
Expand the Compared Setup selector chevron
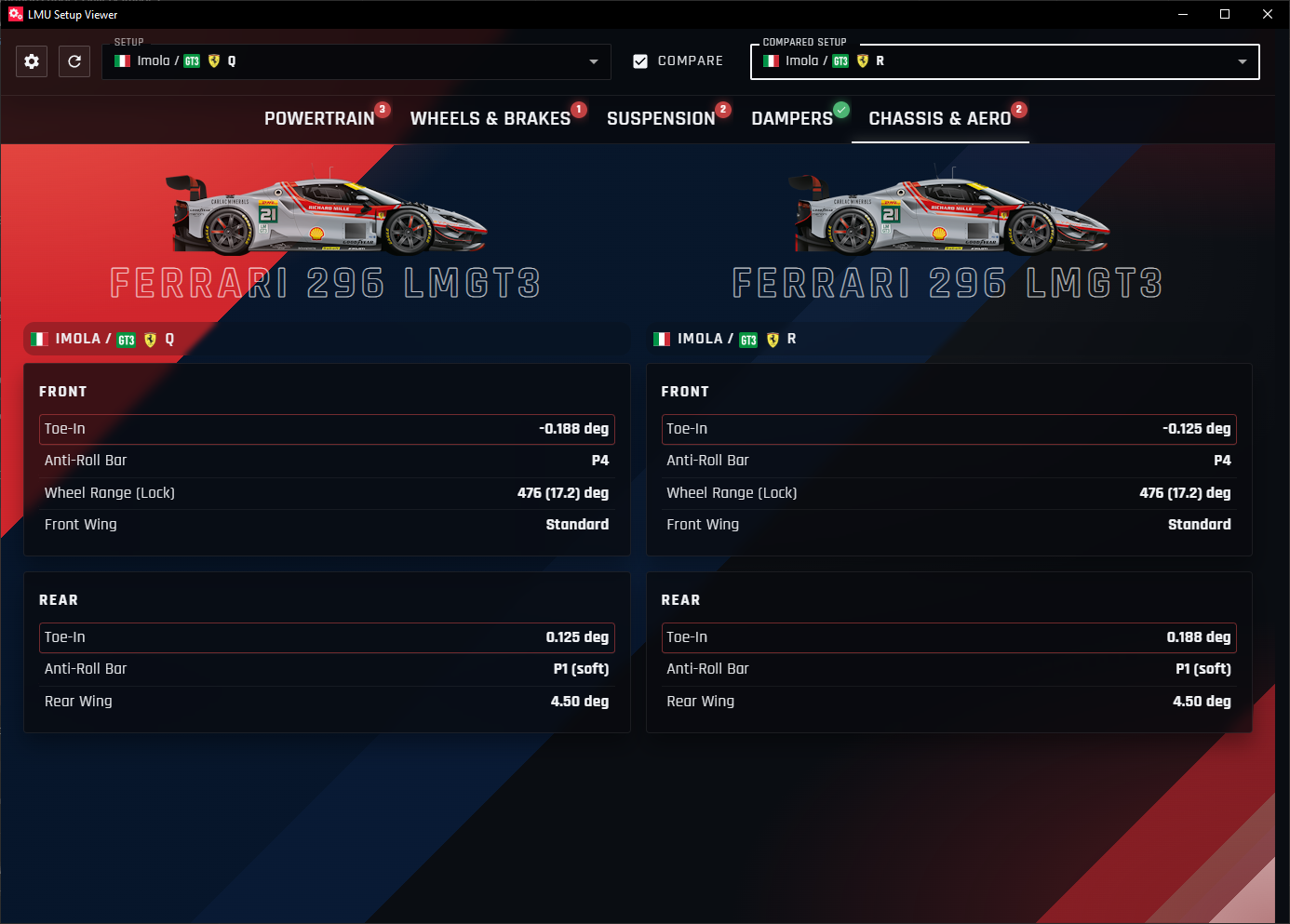tap(1242, 61)
